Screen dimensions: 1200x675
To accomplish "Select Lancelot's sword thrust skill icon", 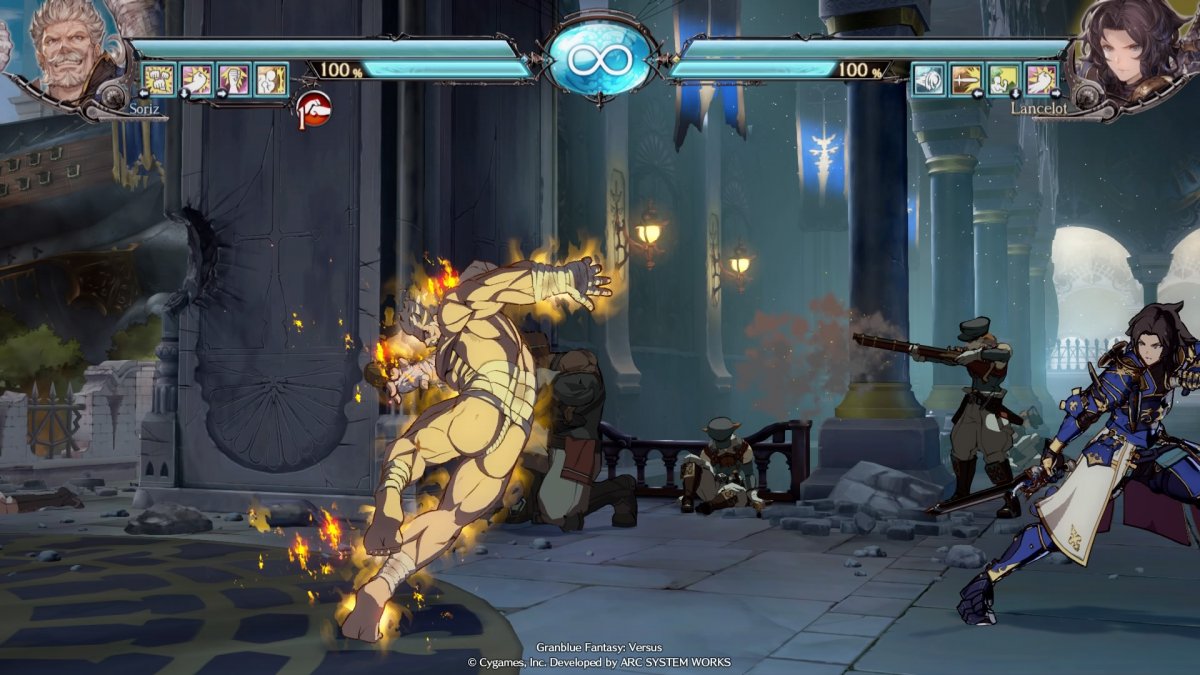I will tap(966, 79).
